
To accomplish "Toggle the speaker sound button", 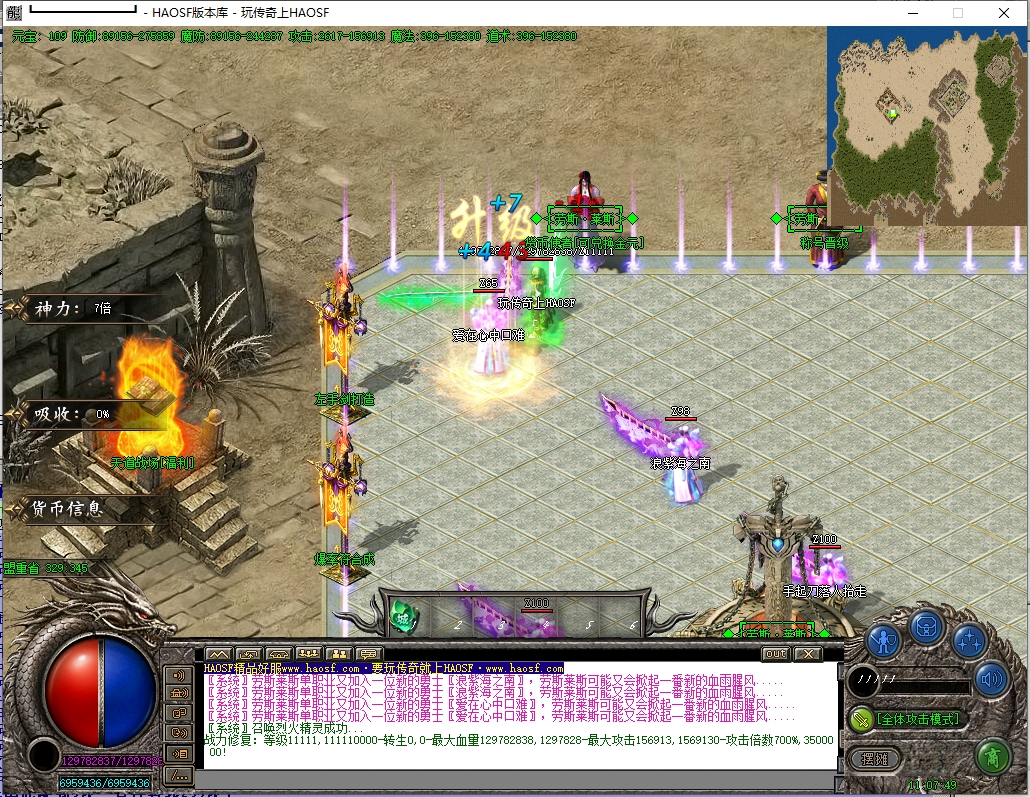I will pos(992,679).
